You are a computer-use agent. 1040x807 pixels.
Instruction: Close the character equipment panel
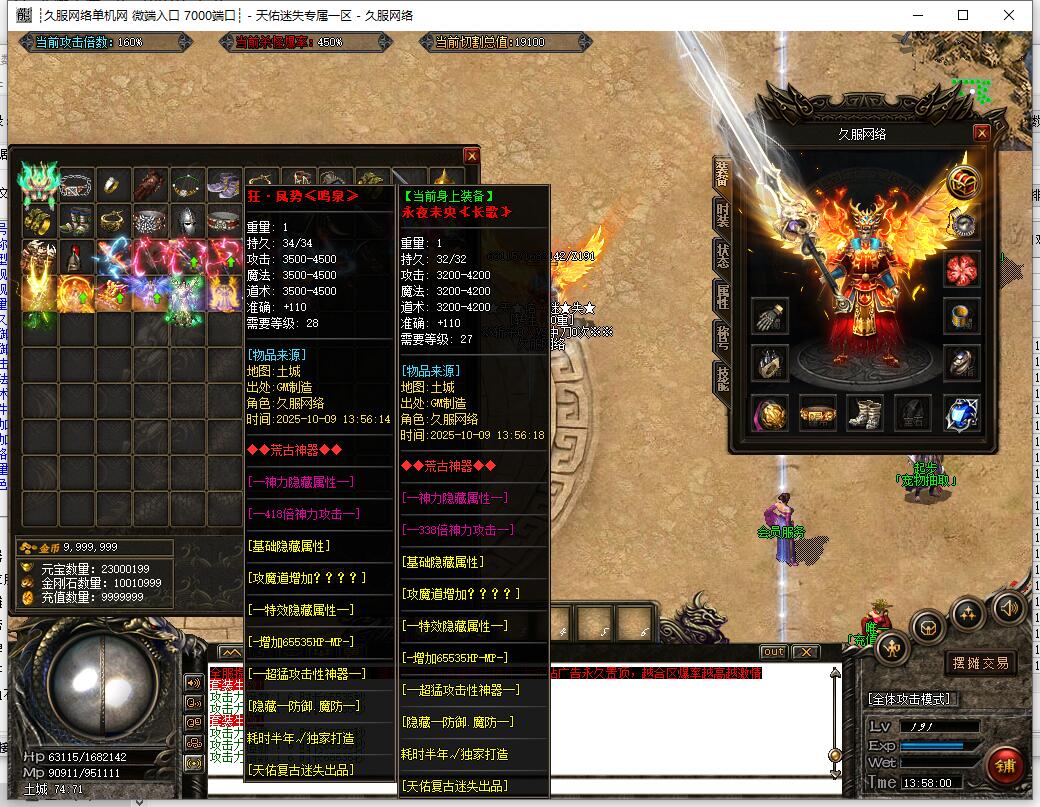[x=982, y=133]
